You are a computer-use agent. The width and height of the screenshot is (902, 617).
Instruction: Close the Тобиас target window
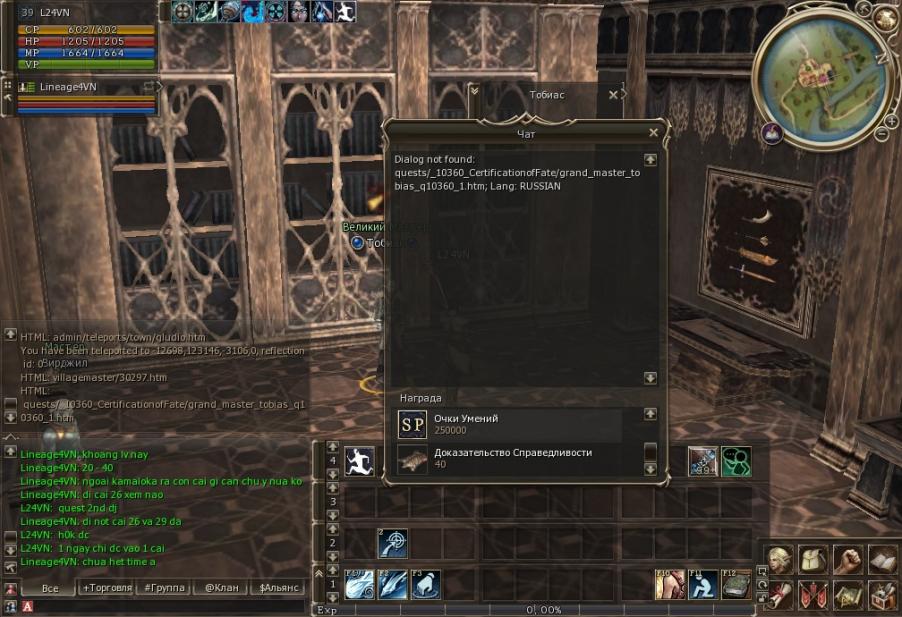click(x=614, y=94)
